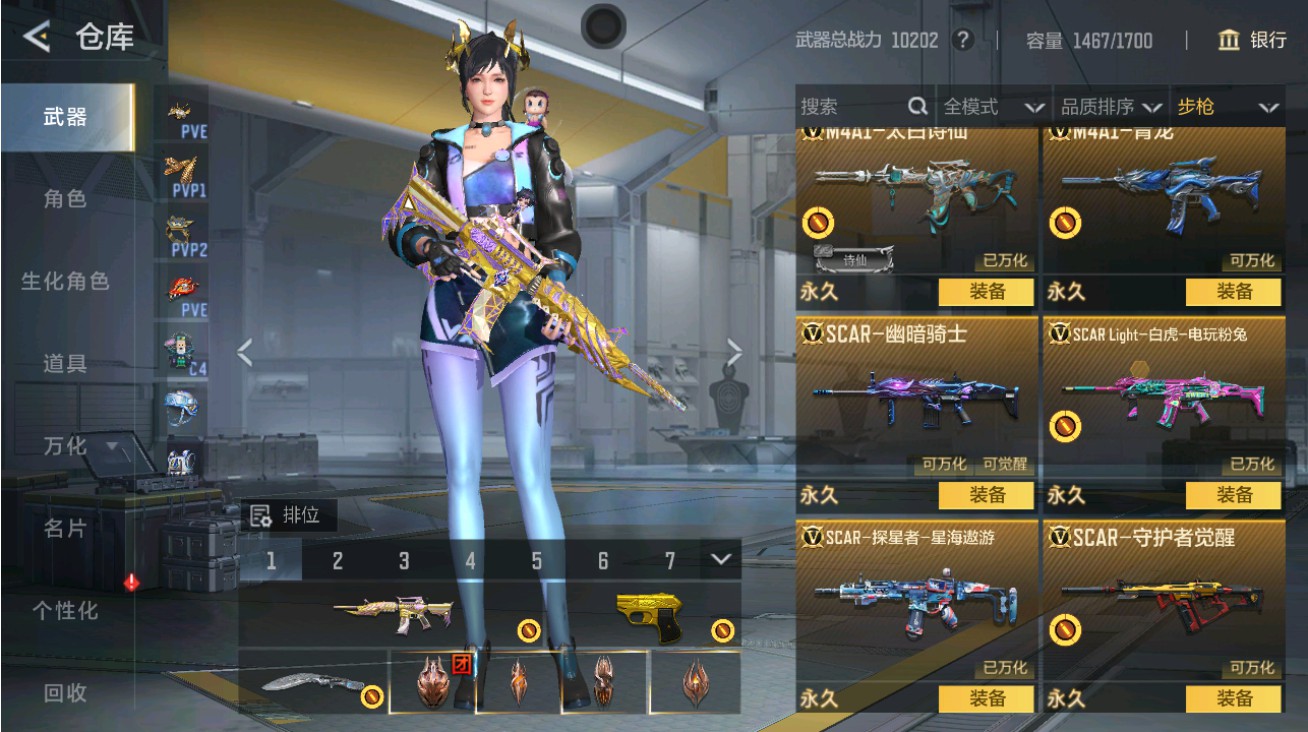Open the 回收 recycle tab
The width and height of the screenshot is (1308, 732).
(65, 692)
